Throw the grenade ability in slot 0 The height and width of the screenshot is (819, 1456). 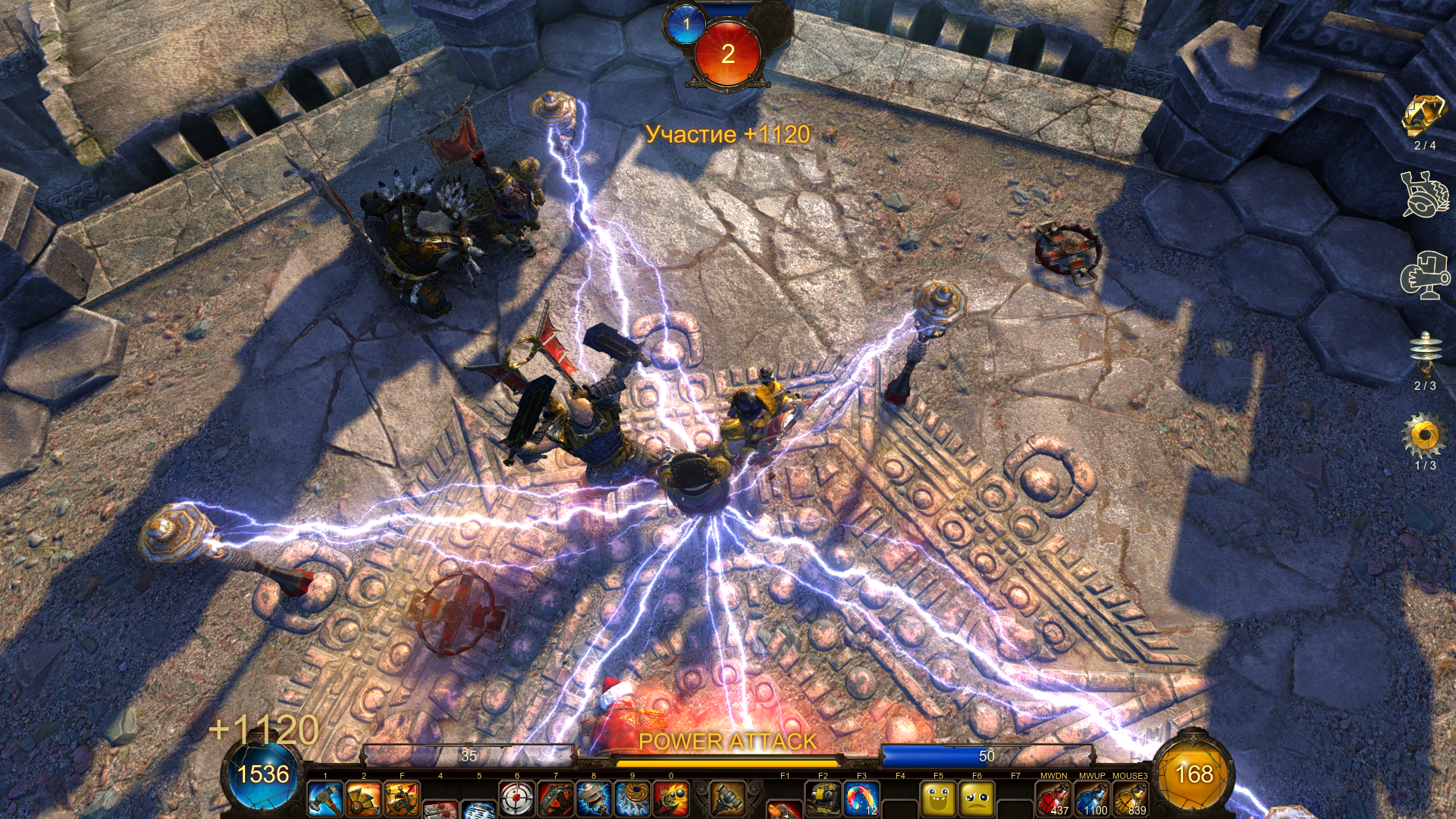(671, 799)
